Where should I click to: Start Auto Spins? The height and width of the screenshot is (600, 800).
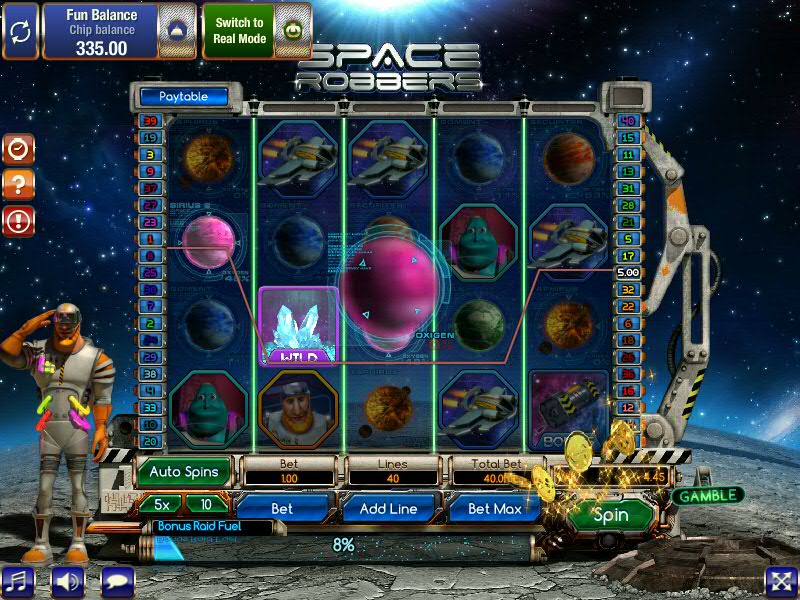tap(184, 472)
